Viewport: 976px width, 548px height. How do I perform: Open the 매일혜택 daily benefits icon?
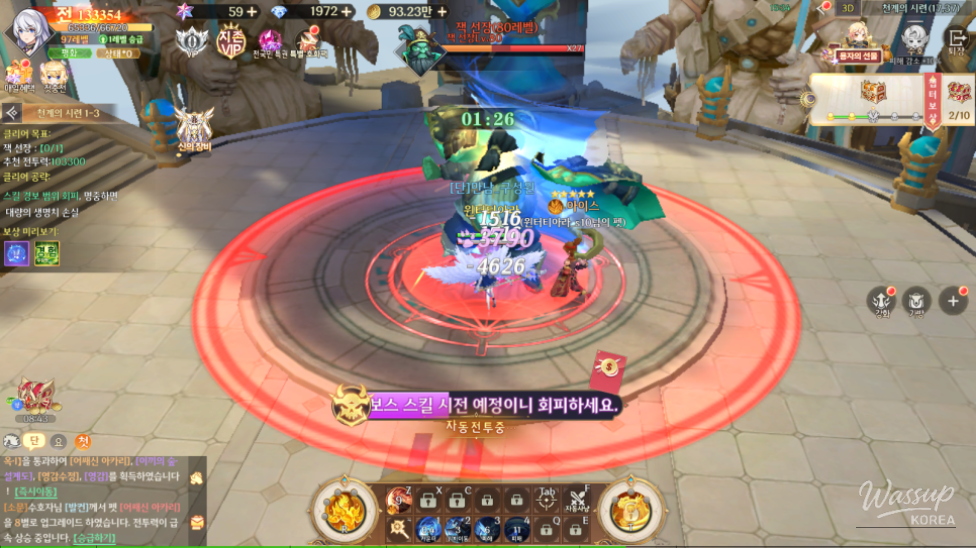[x=19, y=76]
